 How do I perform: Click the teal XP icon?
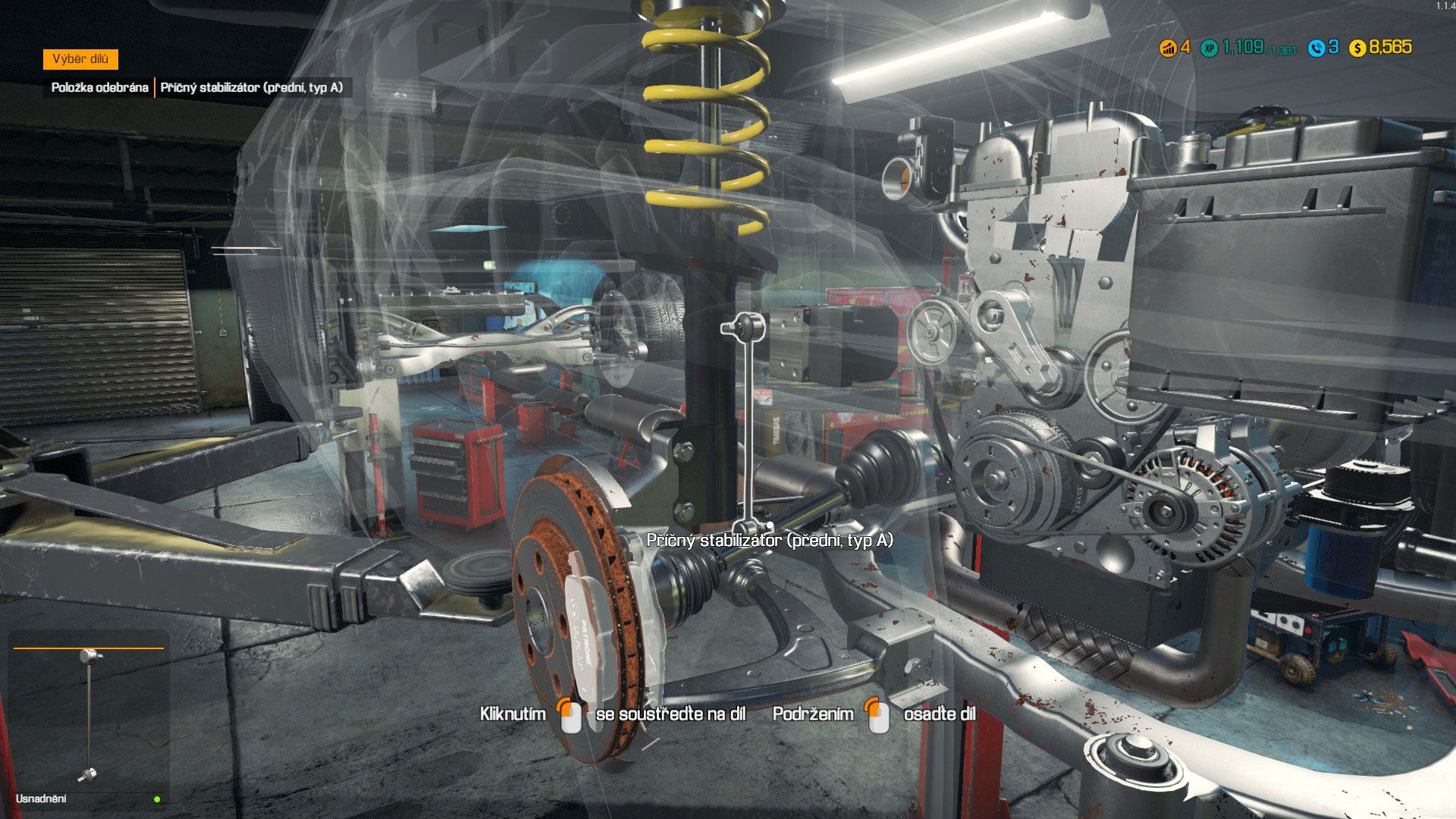(x=1210, y=48)
